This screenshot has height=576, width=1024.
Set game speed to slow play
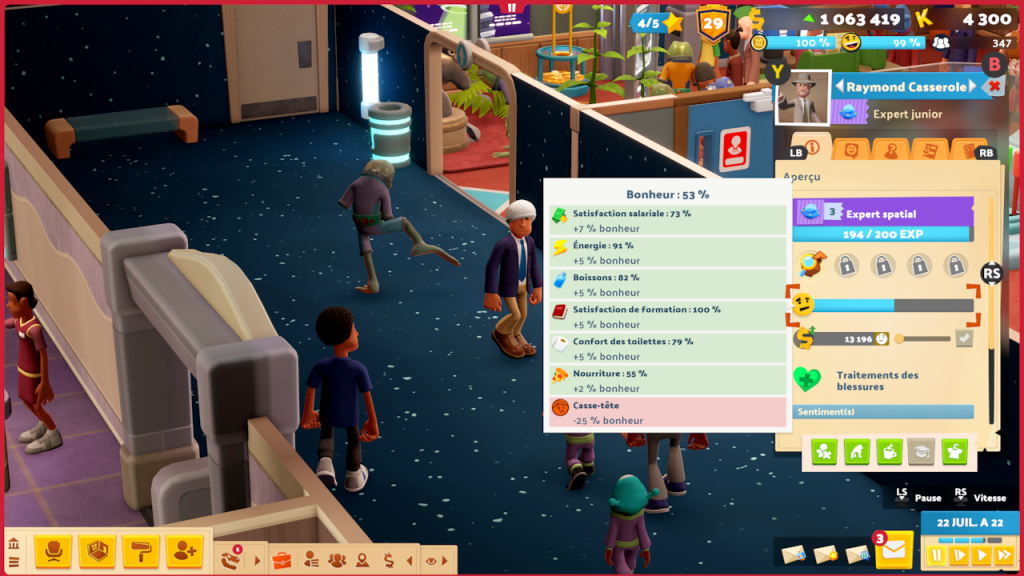point(959,555)
